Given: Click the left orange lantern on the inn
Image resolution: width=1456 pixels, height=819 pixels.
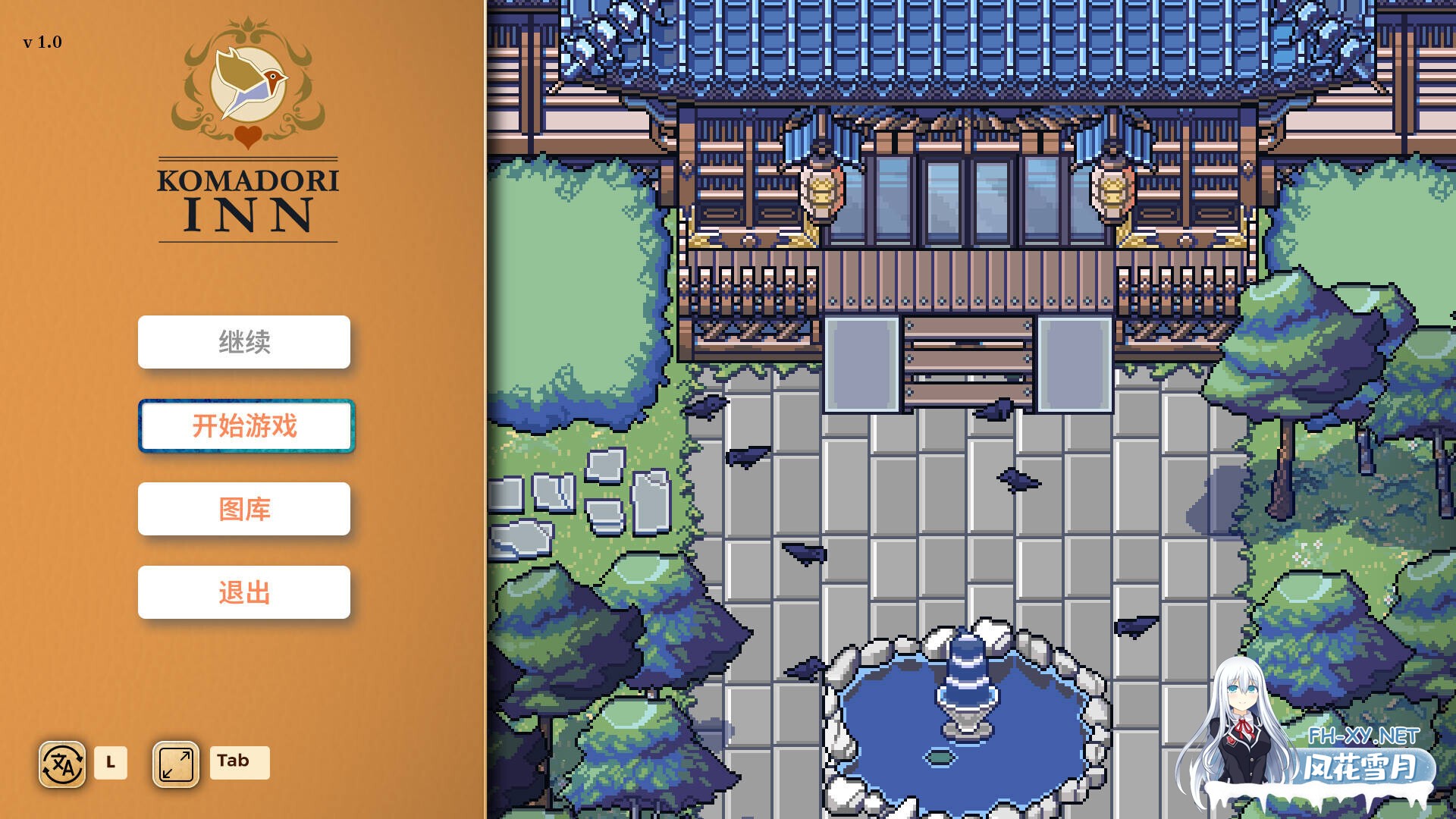Looking at the screenshot, I should point(821,190).
